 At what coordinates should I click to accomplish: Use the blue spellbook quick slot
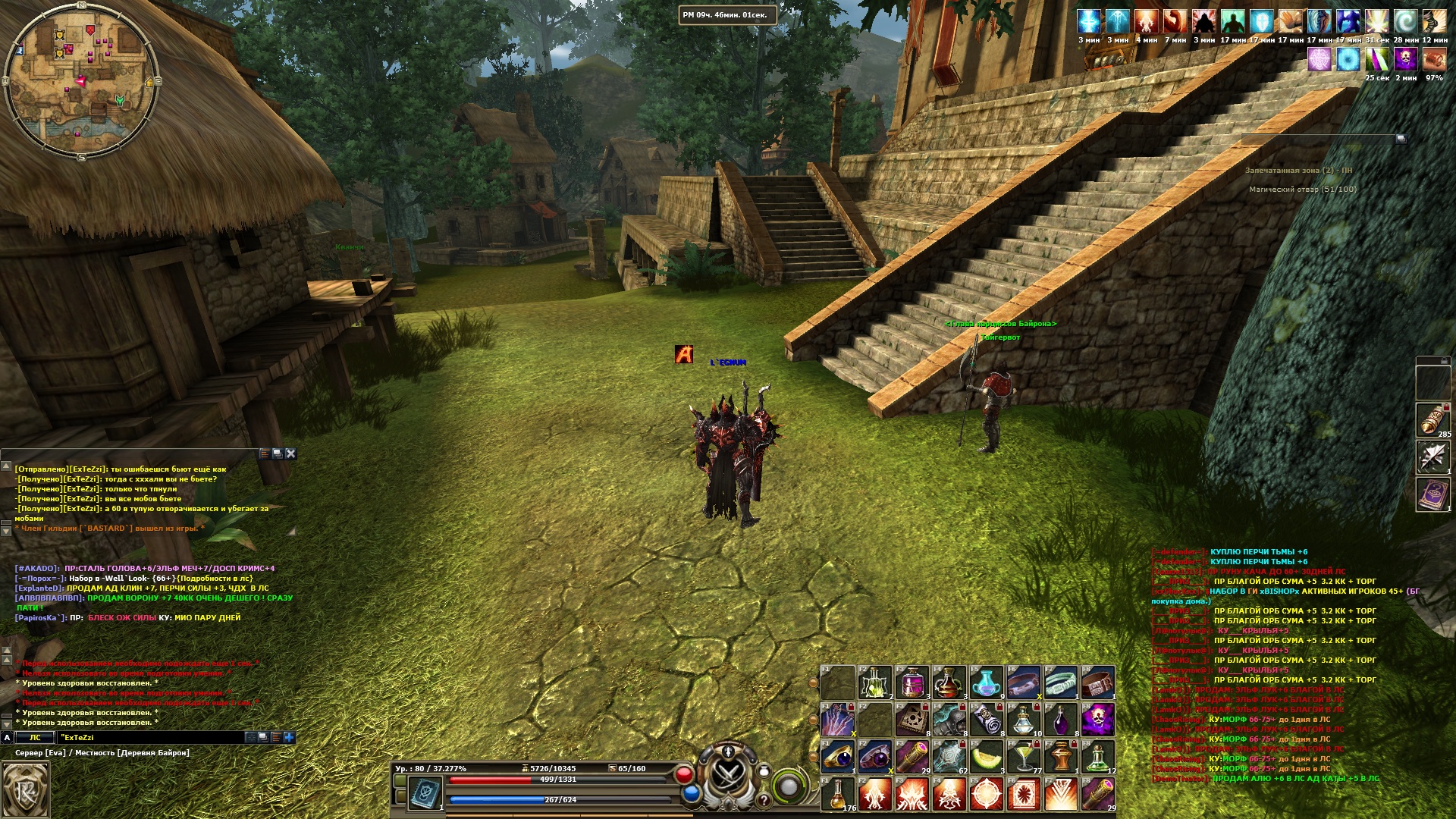click(425, 792)
